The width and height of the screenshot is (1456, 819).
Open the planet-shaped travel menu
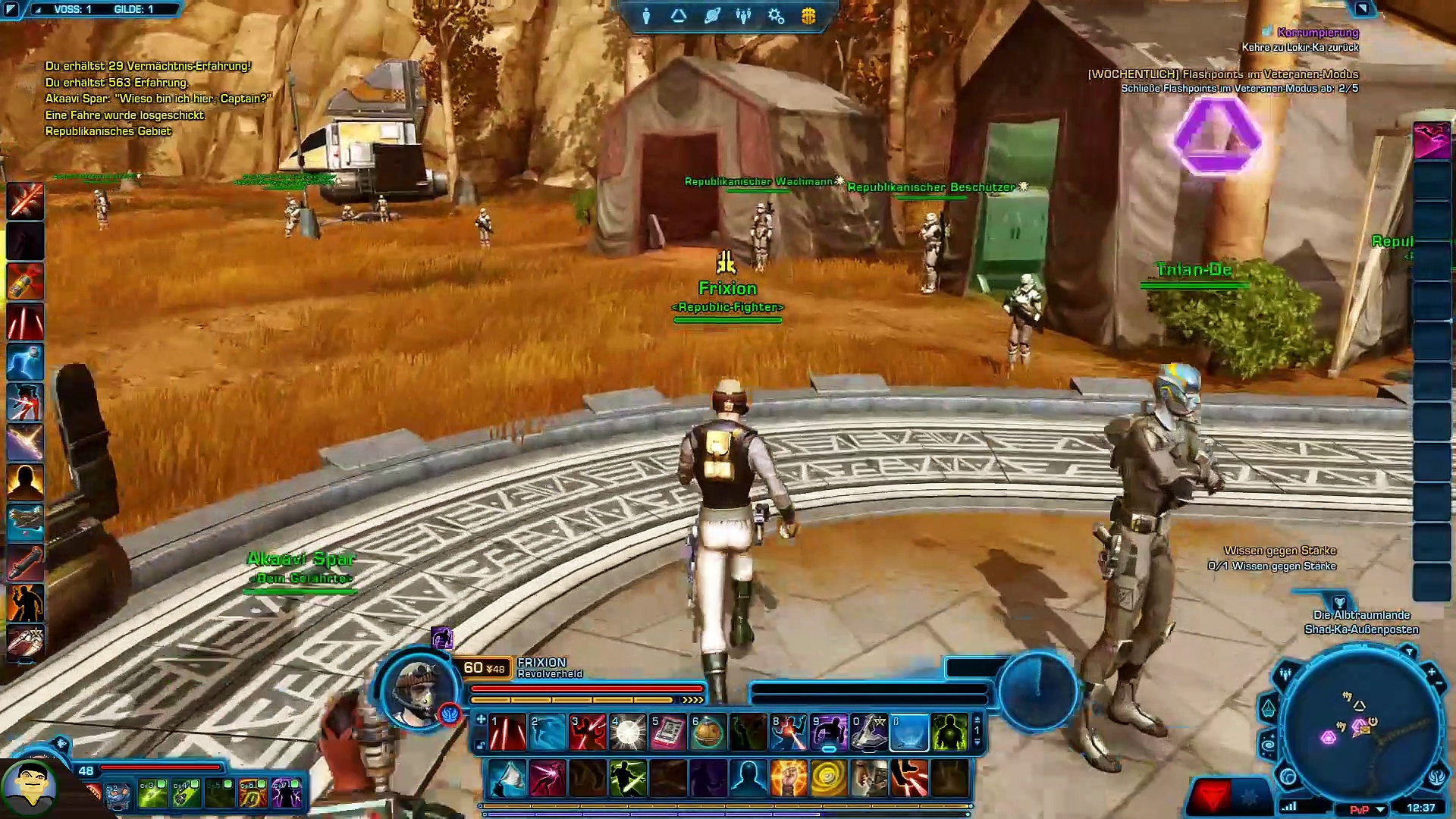click(711, 16)
